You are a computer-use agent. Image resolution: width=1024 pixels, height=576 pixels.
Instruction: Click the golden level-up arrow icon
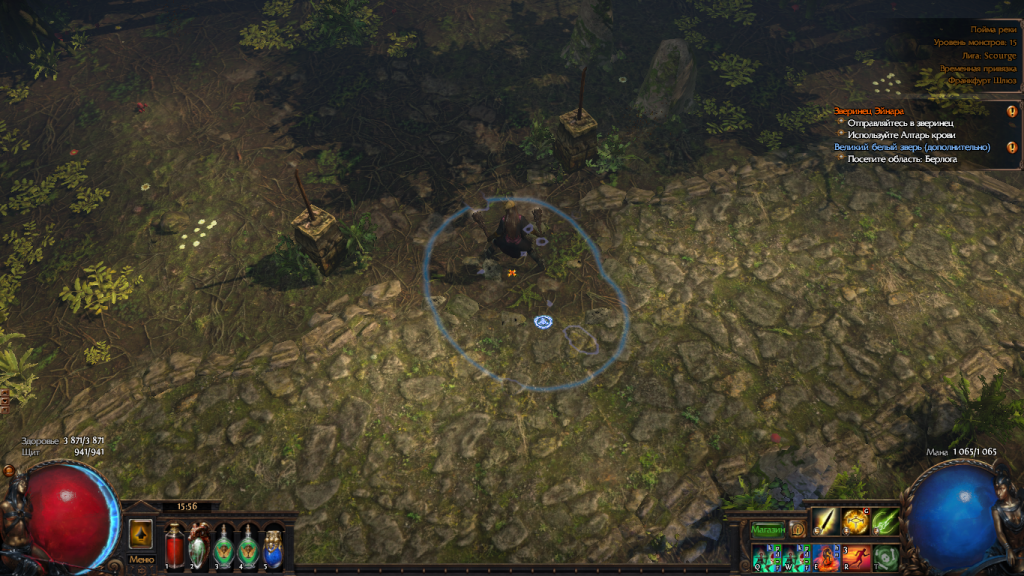point(141,533)
